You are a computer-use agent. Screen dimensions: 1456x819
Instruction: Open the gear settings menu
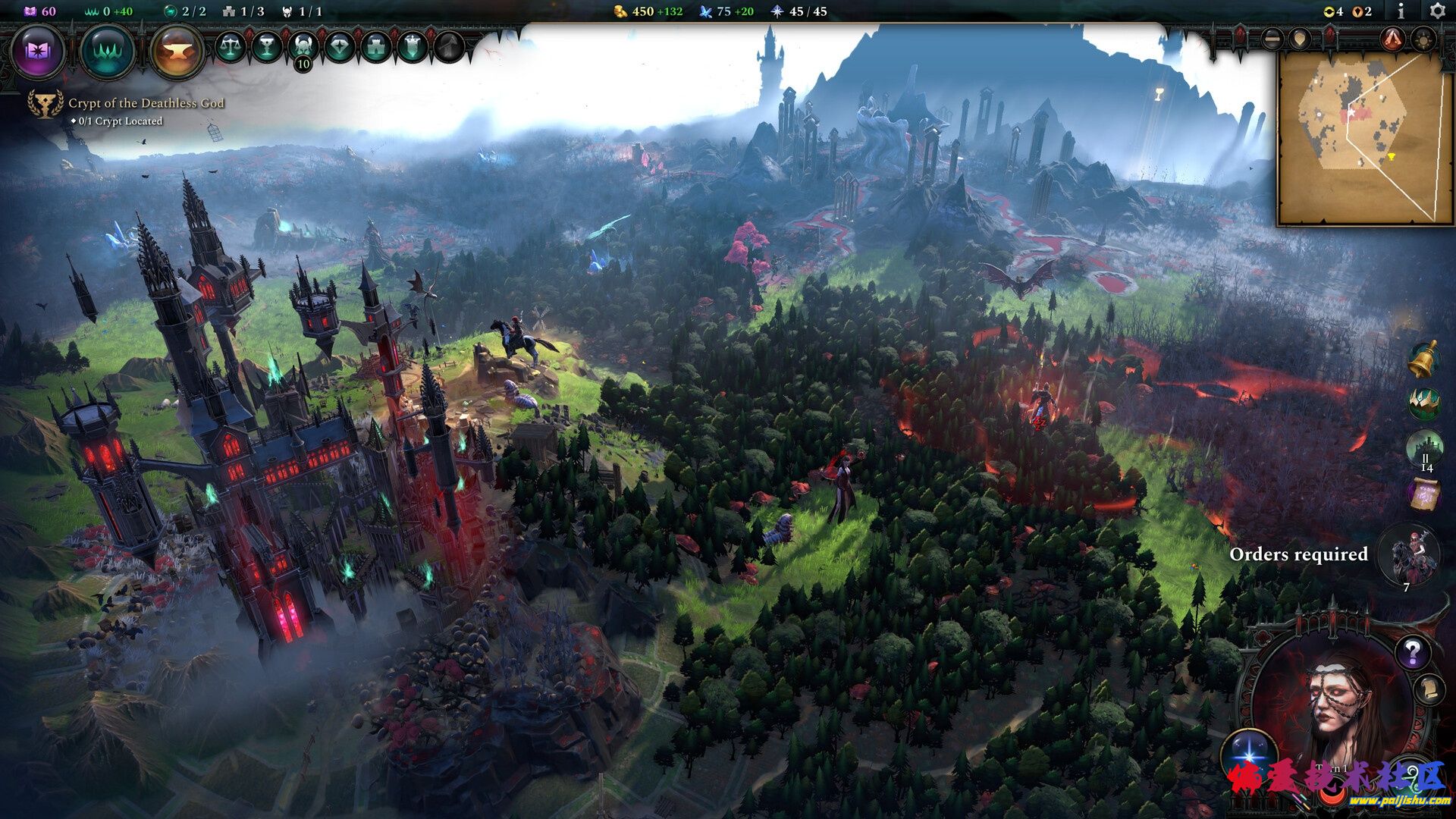[x=1436, y=11]
